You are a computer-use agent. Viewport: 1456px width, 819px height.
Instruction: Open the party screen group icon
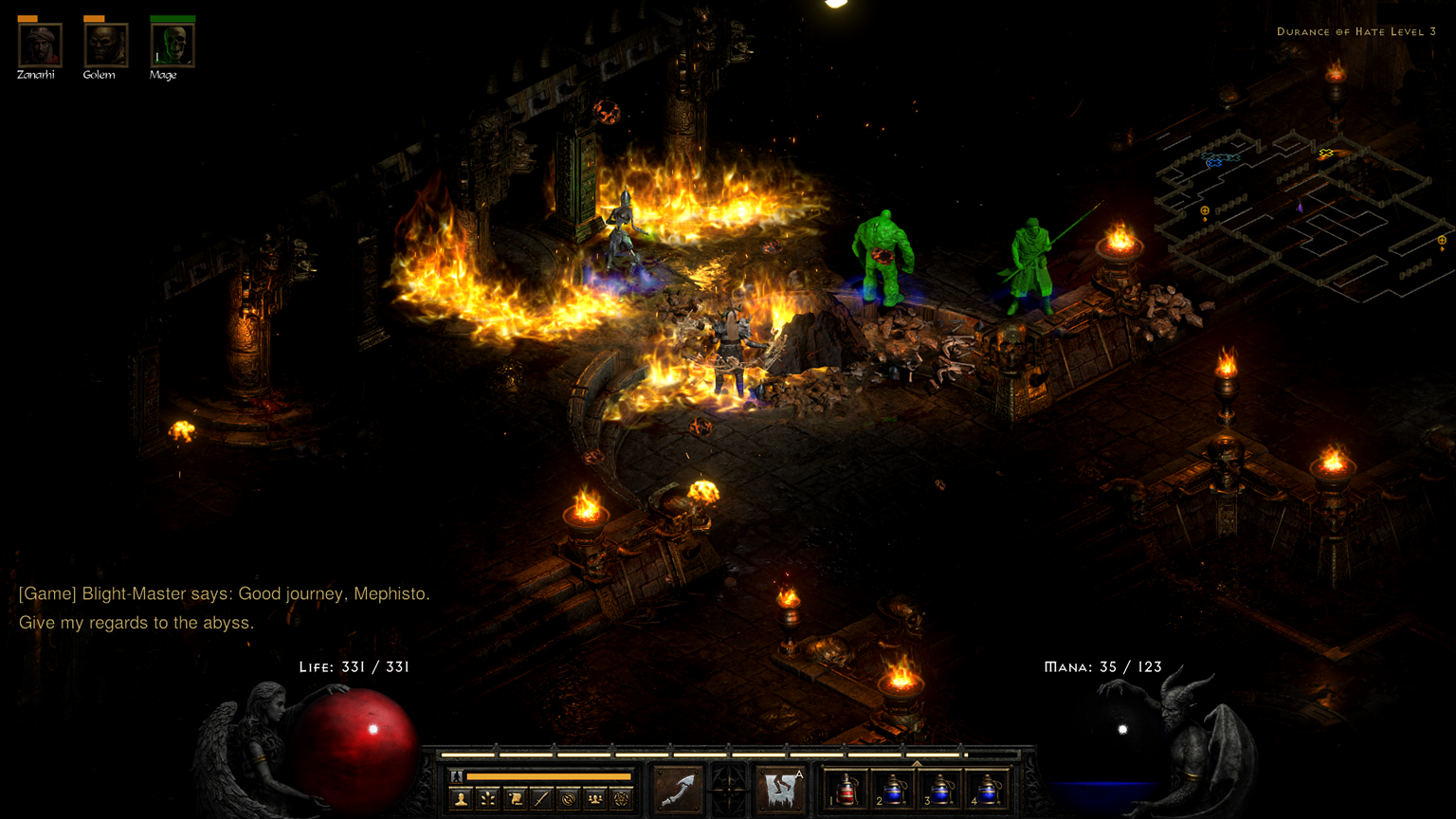[594, 799]
